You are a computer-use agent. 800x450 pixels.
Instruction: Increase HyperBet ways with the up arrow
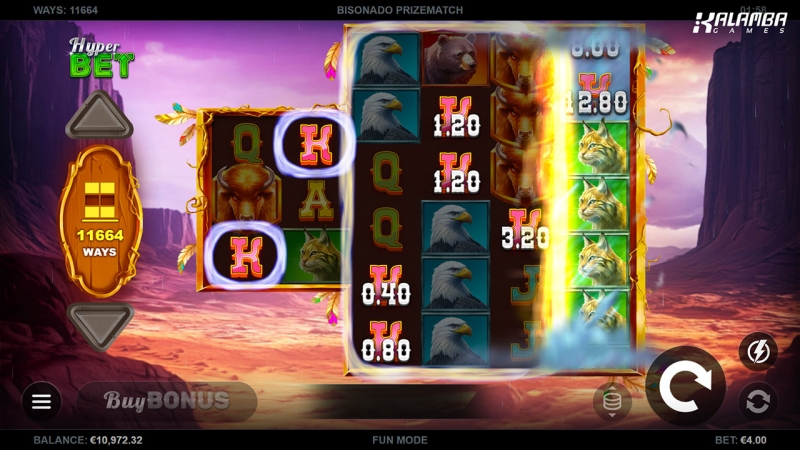pos(99,118)
